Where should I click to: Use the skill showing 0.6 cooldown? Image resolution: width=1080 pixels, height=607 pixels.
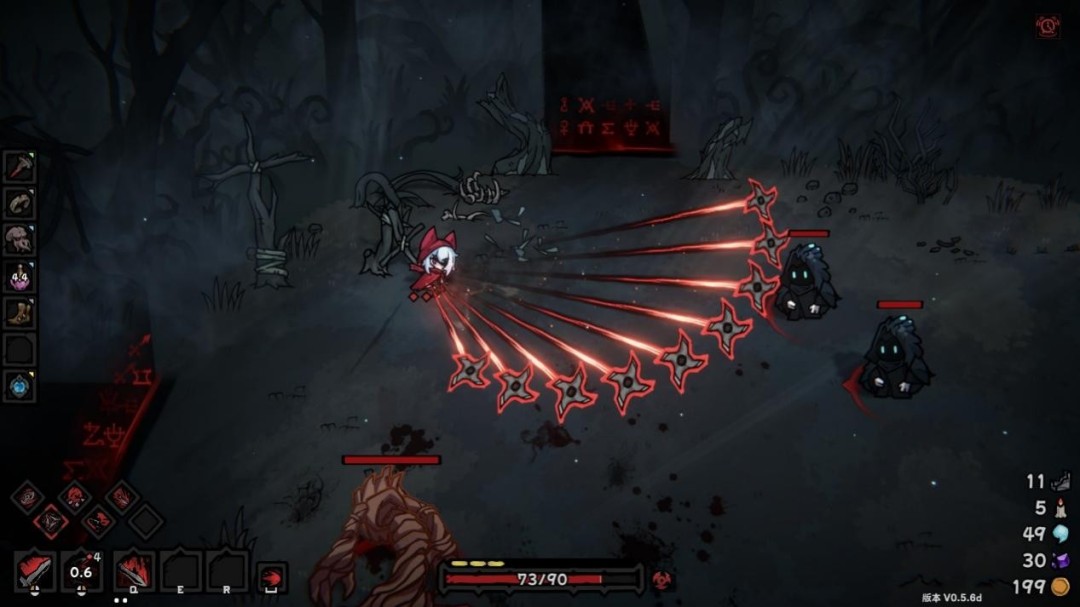pos(82,571)
